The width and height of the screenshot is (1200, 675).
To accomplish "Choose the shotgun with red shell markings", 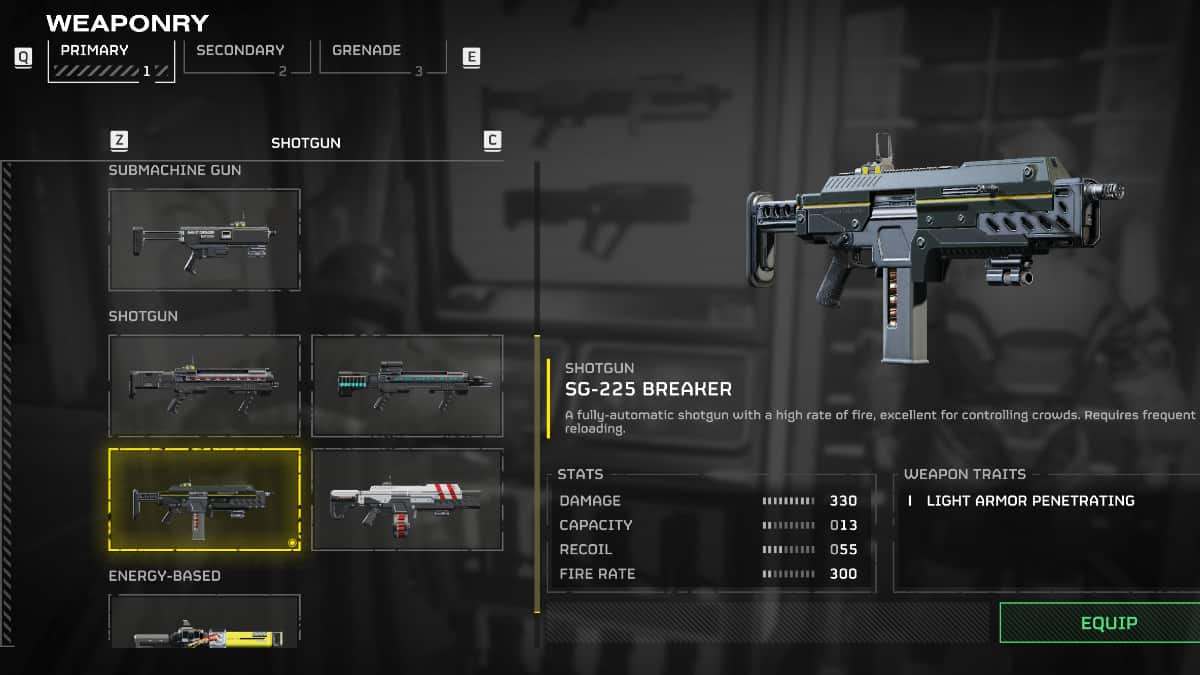I will [x=204, y=385].
